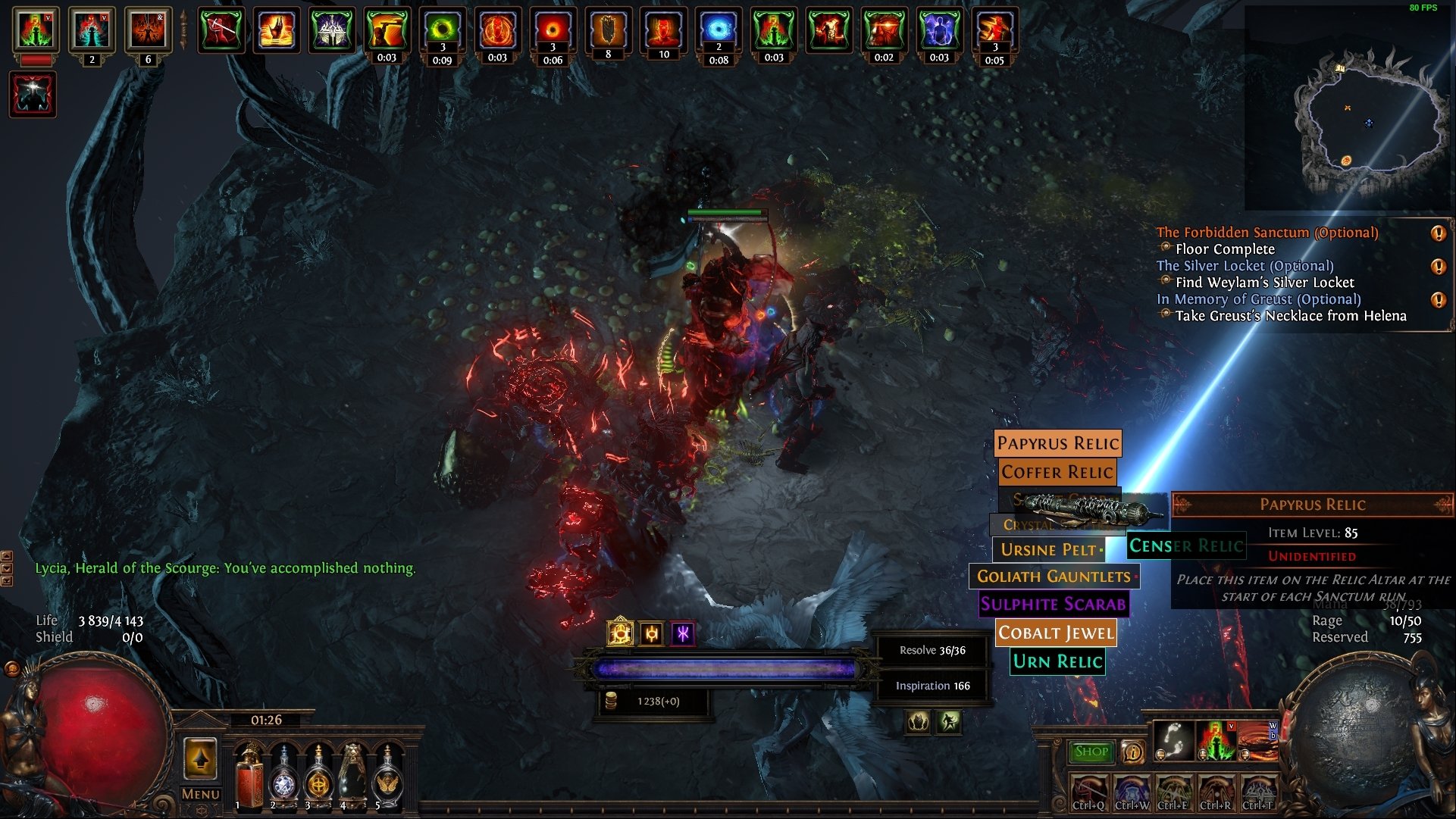Click the whirlpool skill icon labelled W

point(1257,740)
